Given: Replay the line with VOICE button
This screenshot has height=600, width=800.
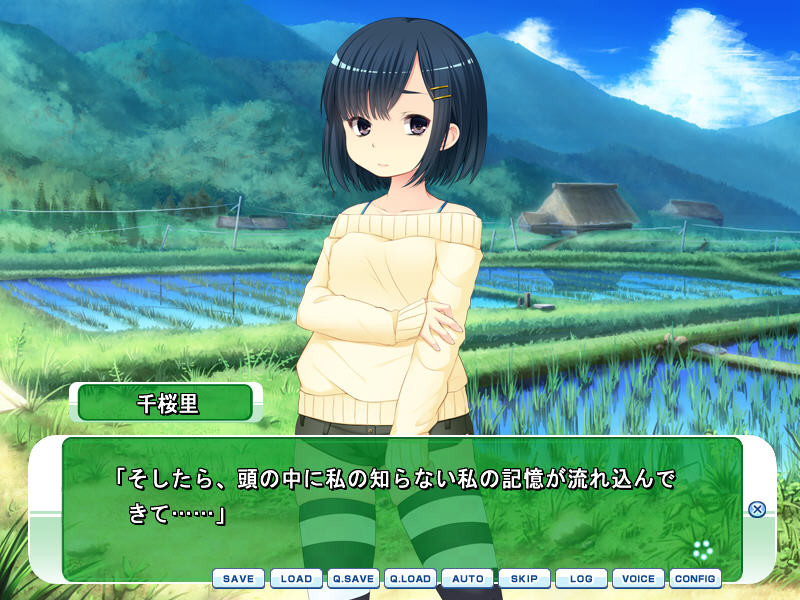Looking at the screenshot, I should coord(638,578).
